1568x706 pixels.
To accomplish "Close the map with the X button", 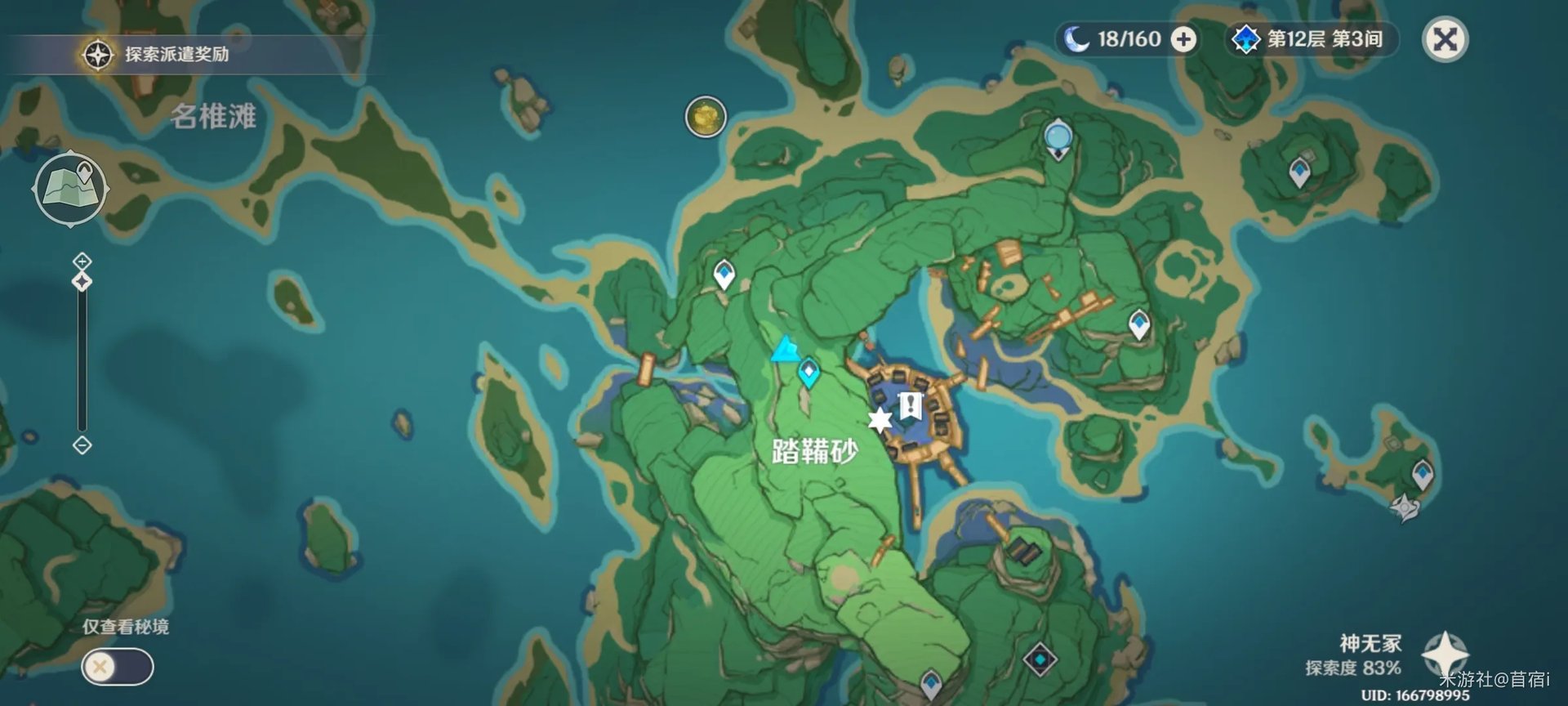I will [x=1445, y=39].
